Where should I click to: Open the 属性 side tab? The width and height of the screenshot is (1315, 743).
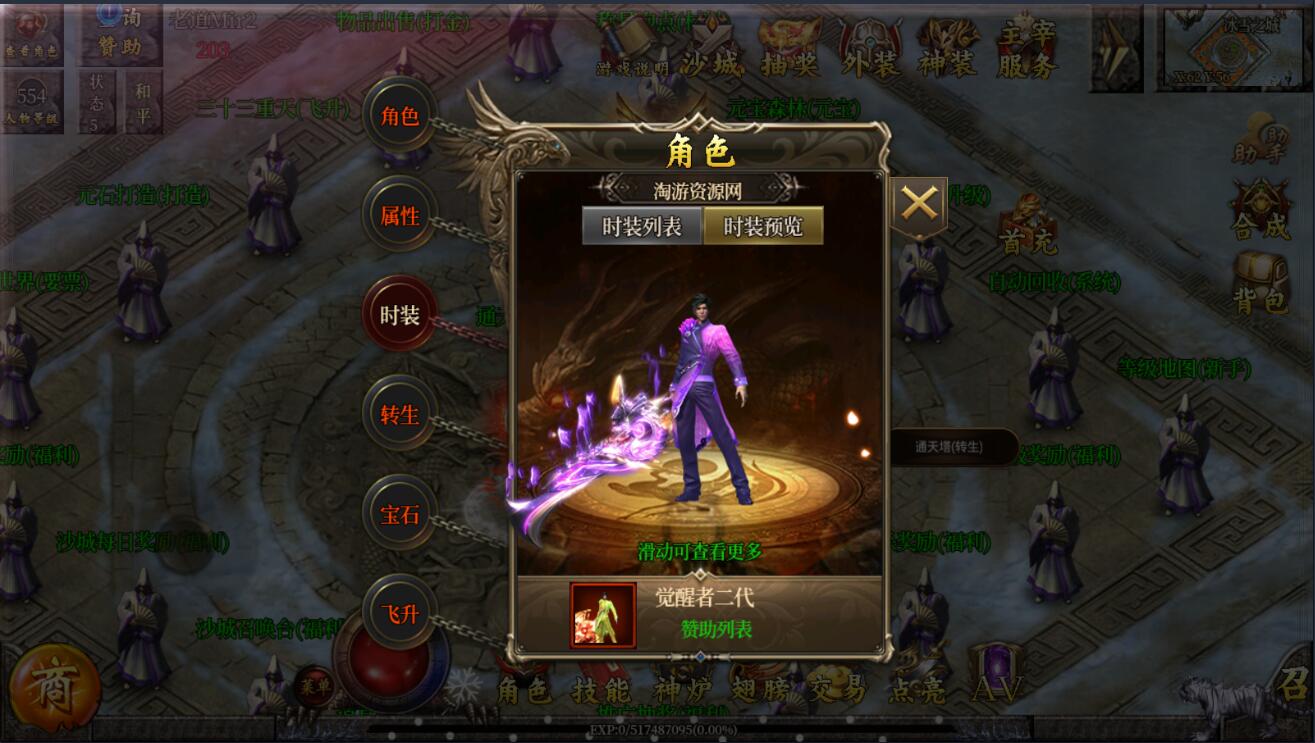pos(400,215)
